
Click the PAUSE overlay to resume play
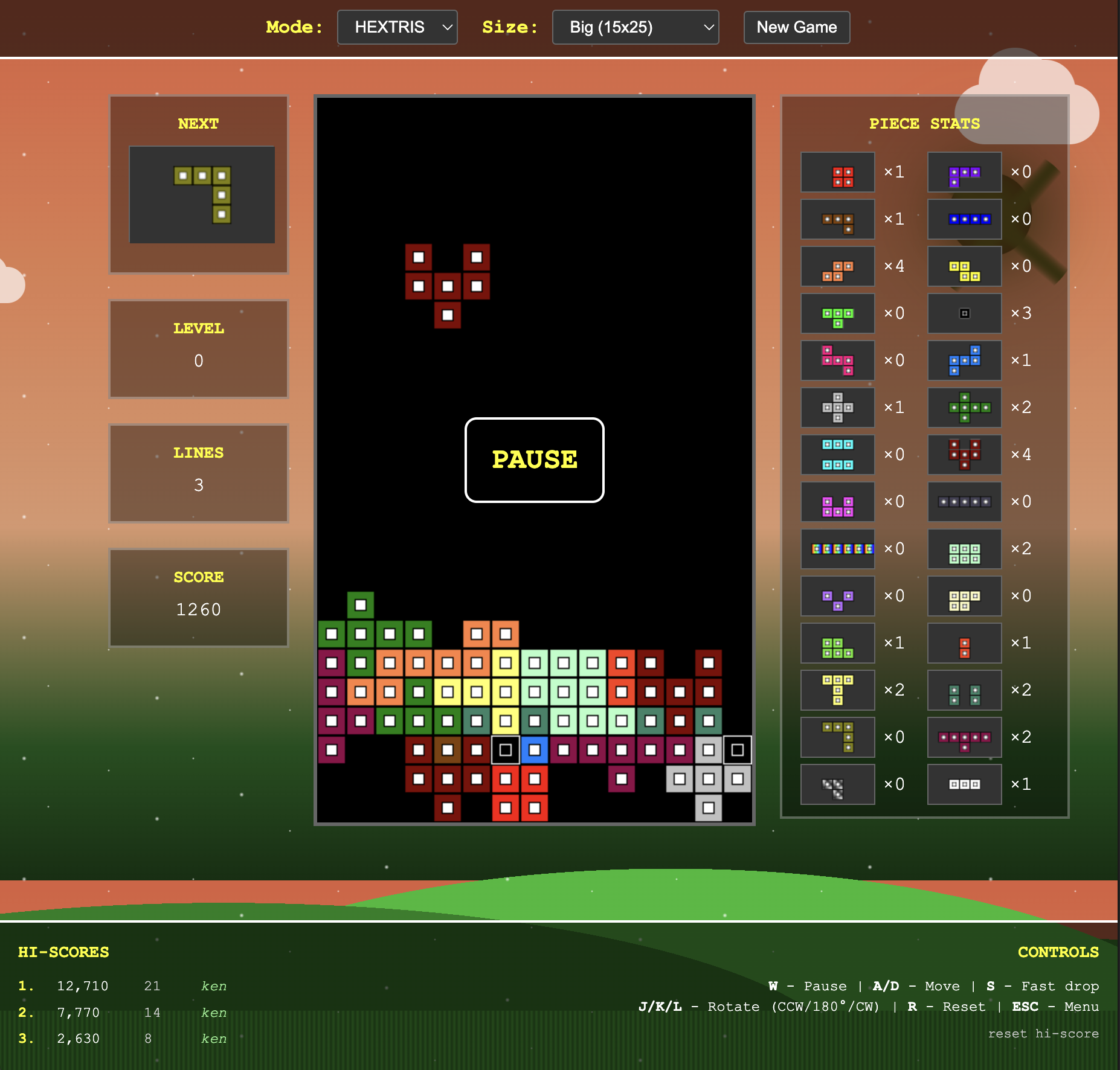pos(534,460)
